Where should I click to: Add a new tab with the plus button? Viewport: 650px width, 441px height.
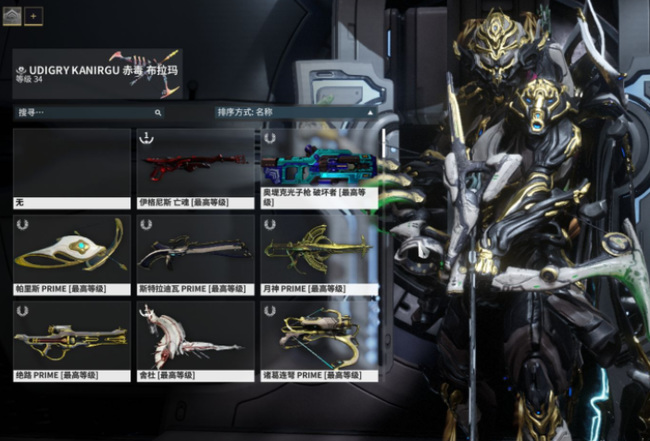point(34,16)
